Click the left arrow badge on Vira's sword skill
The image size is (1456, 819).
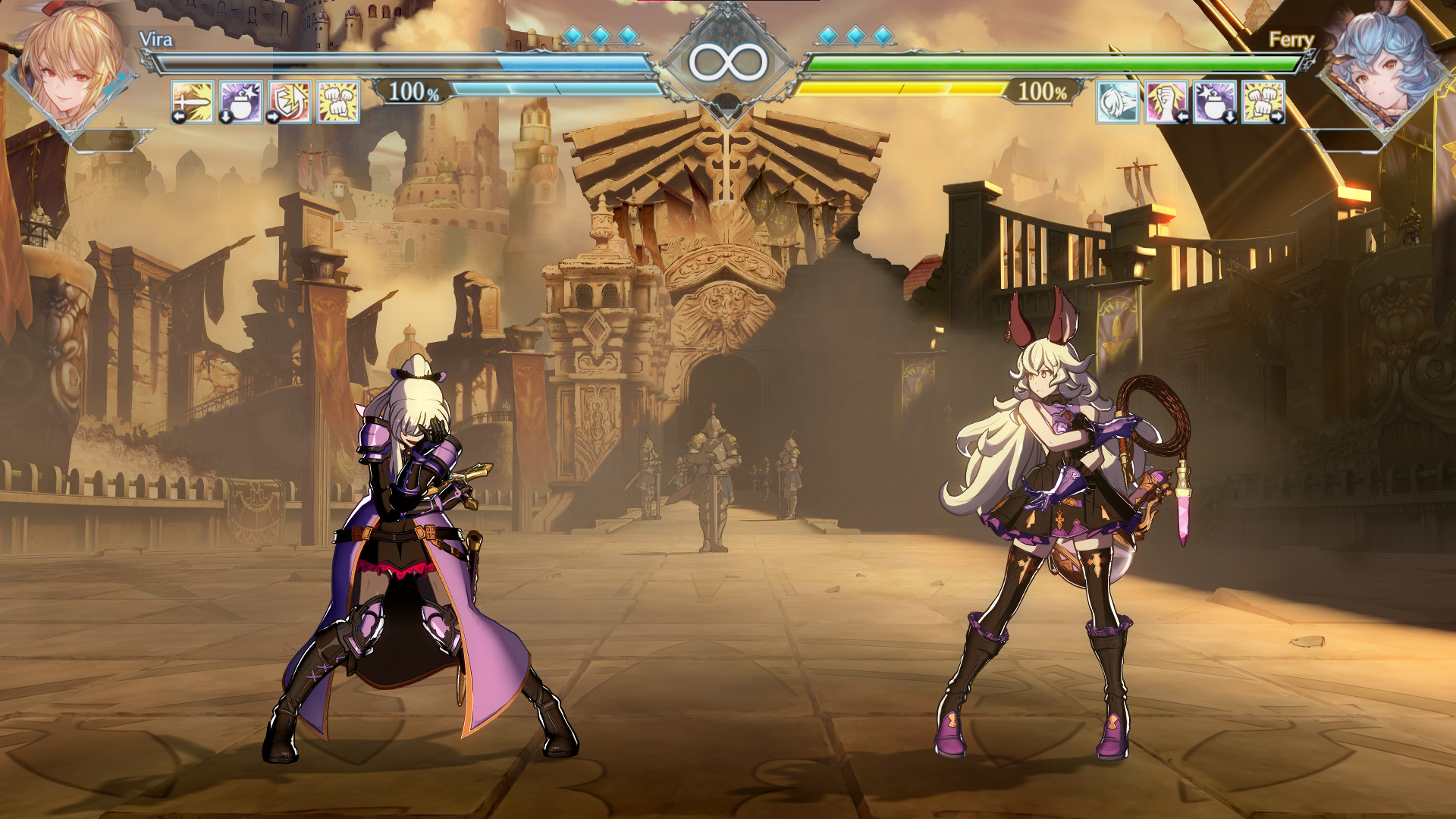pos(177,115)
